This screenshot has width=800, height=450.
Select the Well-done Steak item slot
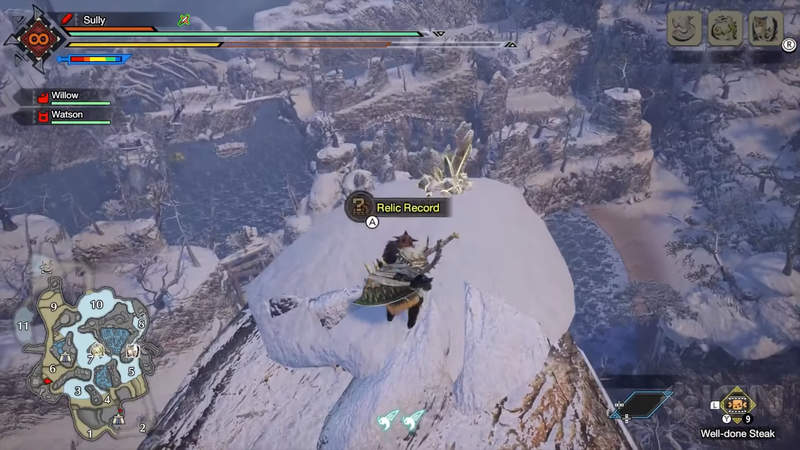[x=738, y=405]
